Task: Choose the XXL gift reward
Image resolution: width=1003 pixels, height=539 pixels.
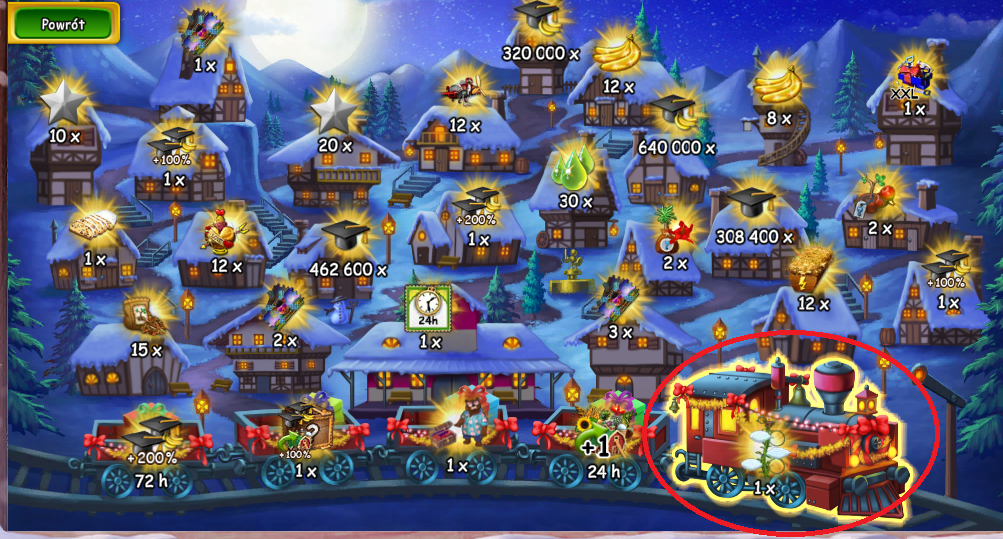Action: coord(912,78)
